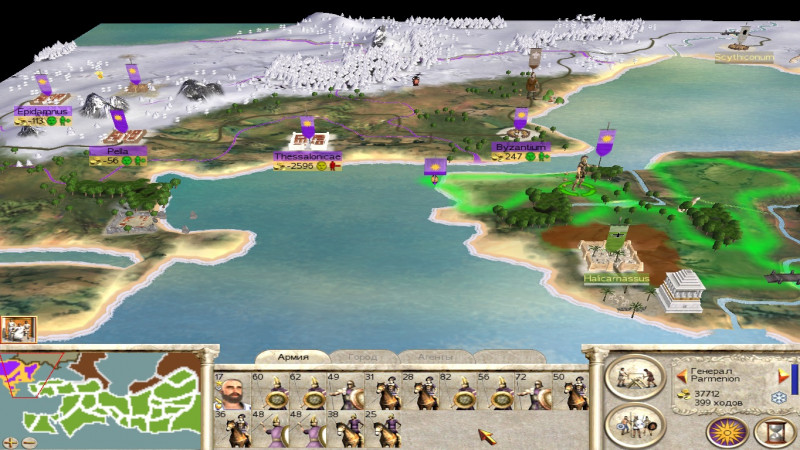Open the recruitment button showing soldiers
This screenshot has height=450, width=800.
pos(635,425)
